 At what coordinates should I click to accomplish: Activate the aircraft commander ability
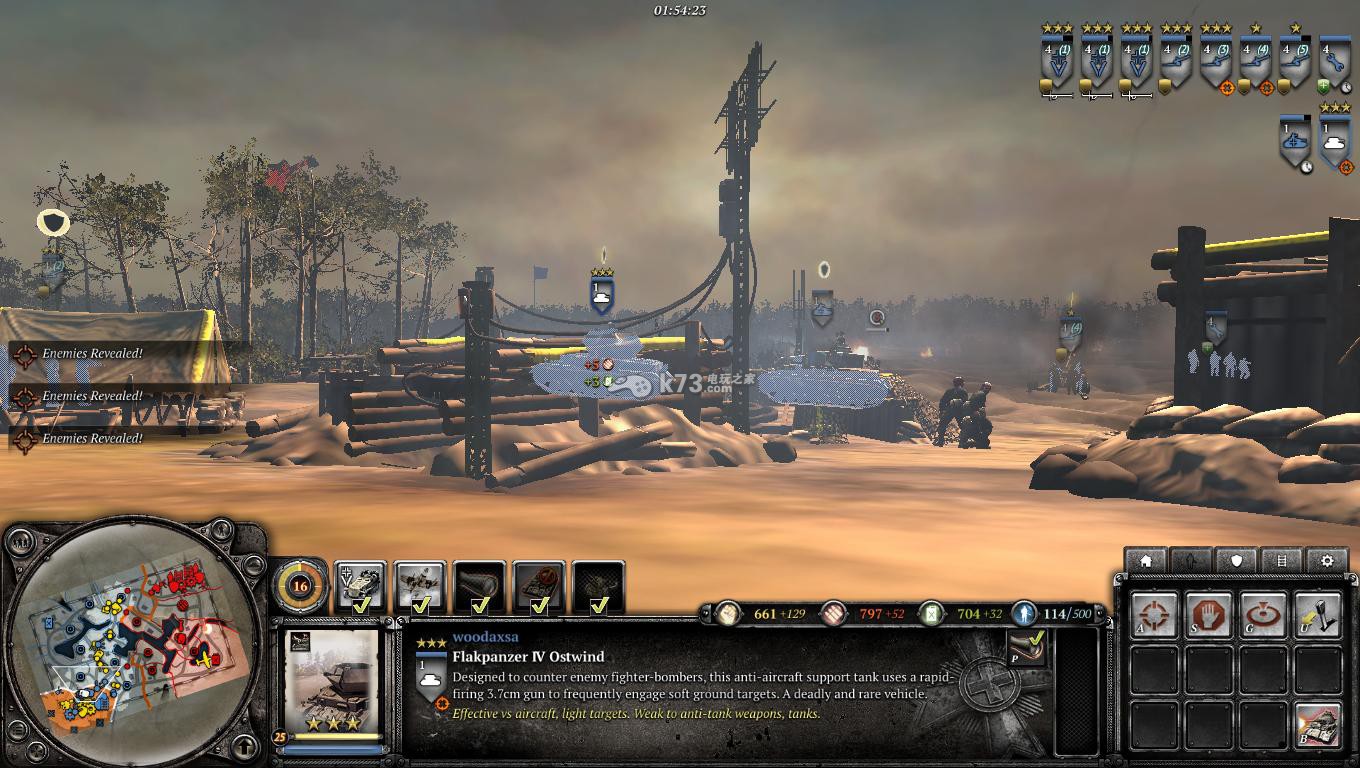point(420,586)
